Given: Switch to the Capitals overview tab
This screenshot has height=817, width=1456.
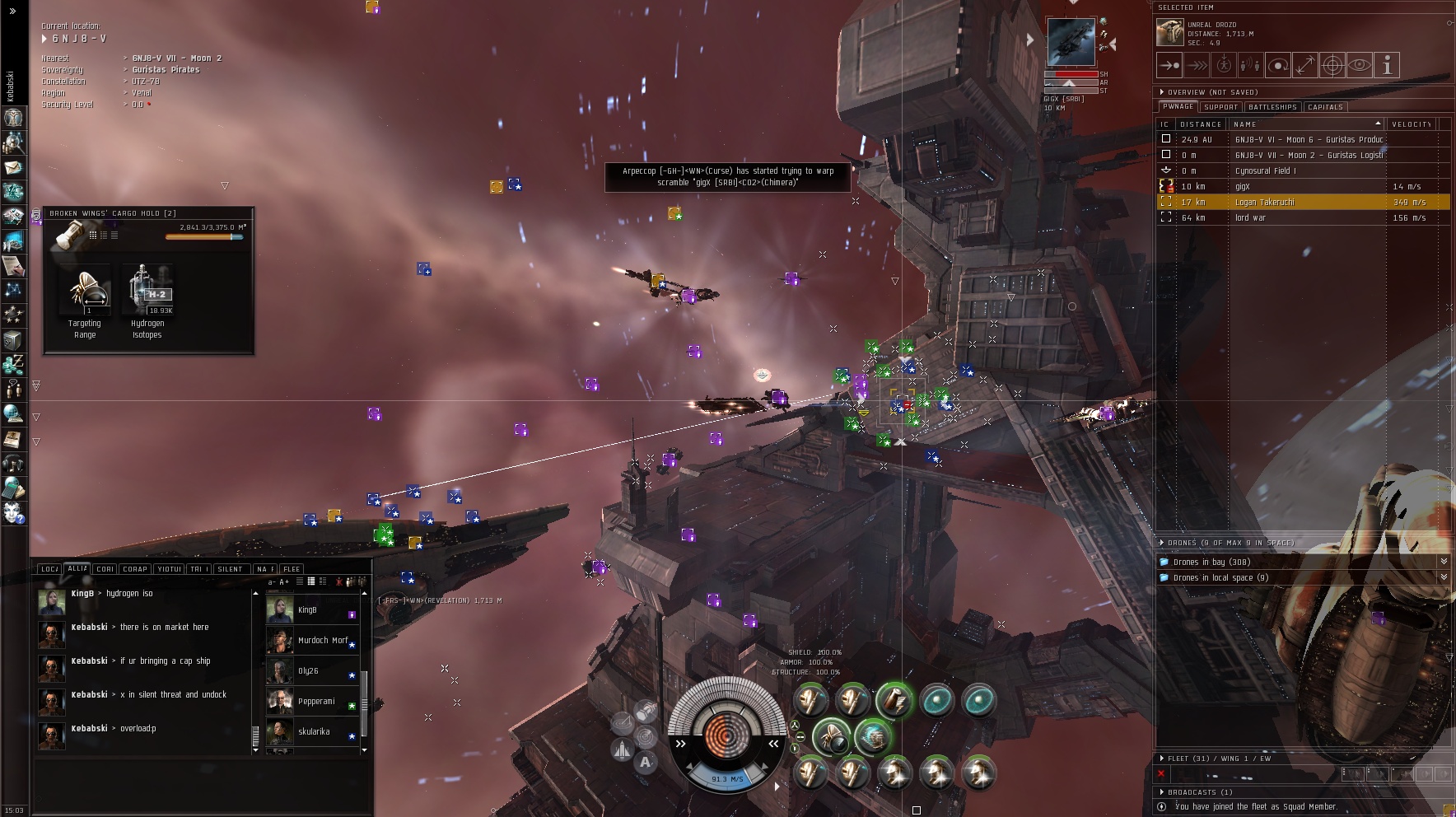Looking at the screenshot, I should [x=1325, y=107].
